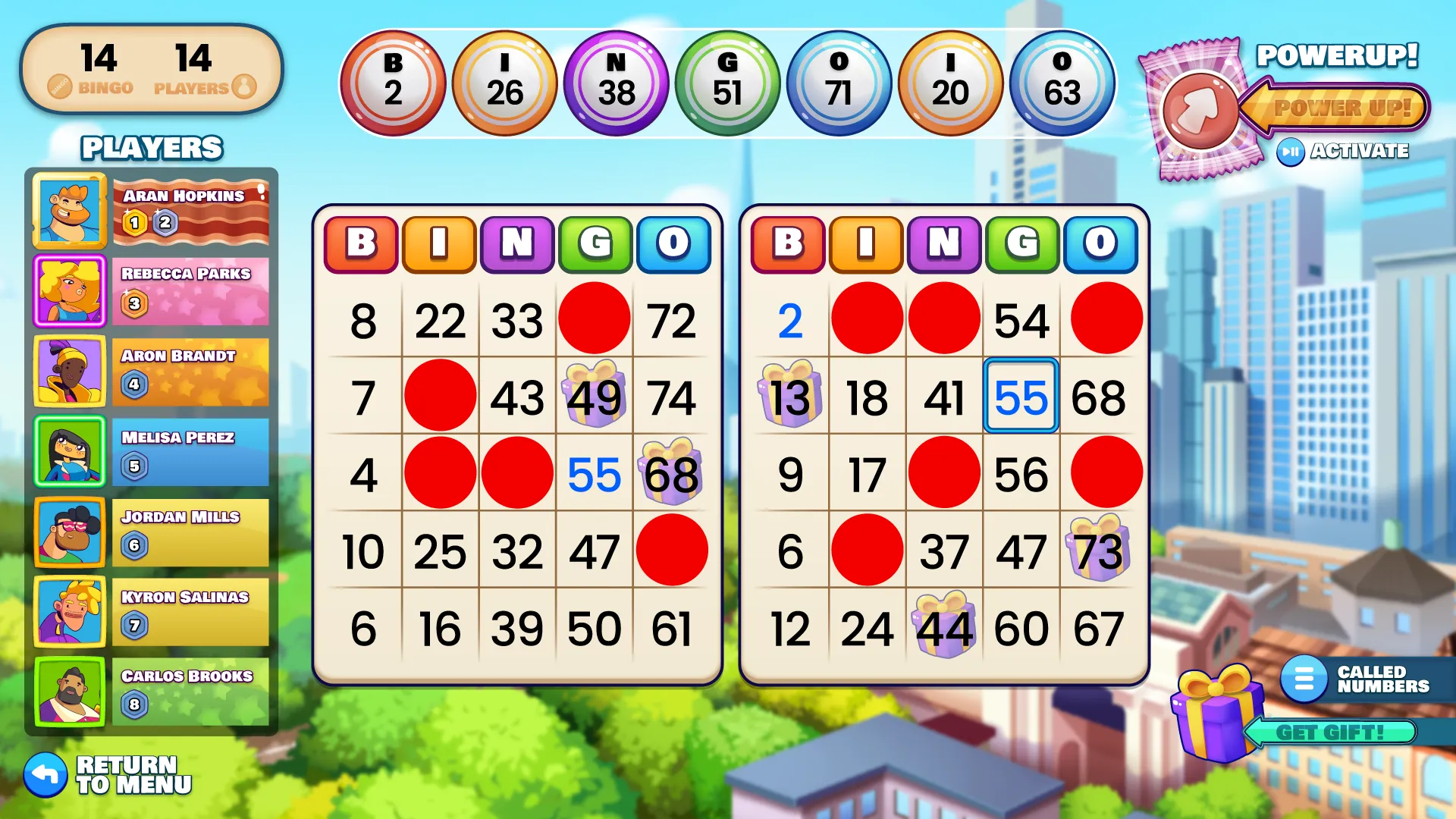Image resolution: width=1456 pixels, height=819 pixels.
Task: Daub the highlighted 55 on the right card
Action: click(x=1021, y=397)
